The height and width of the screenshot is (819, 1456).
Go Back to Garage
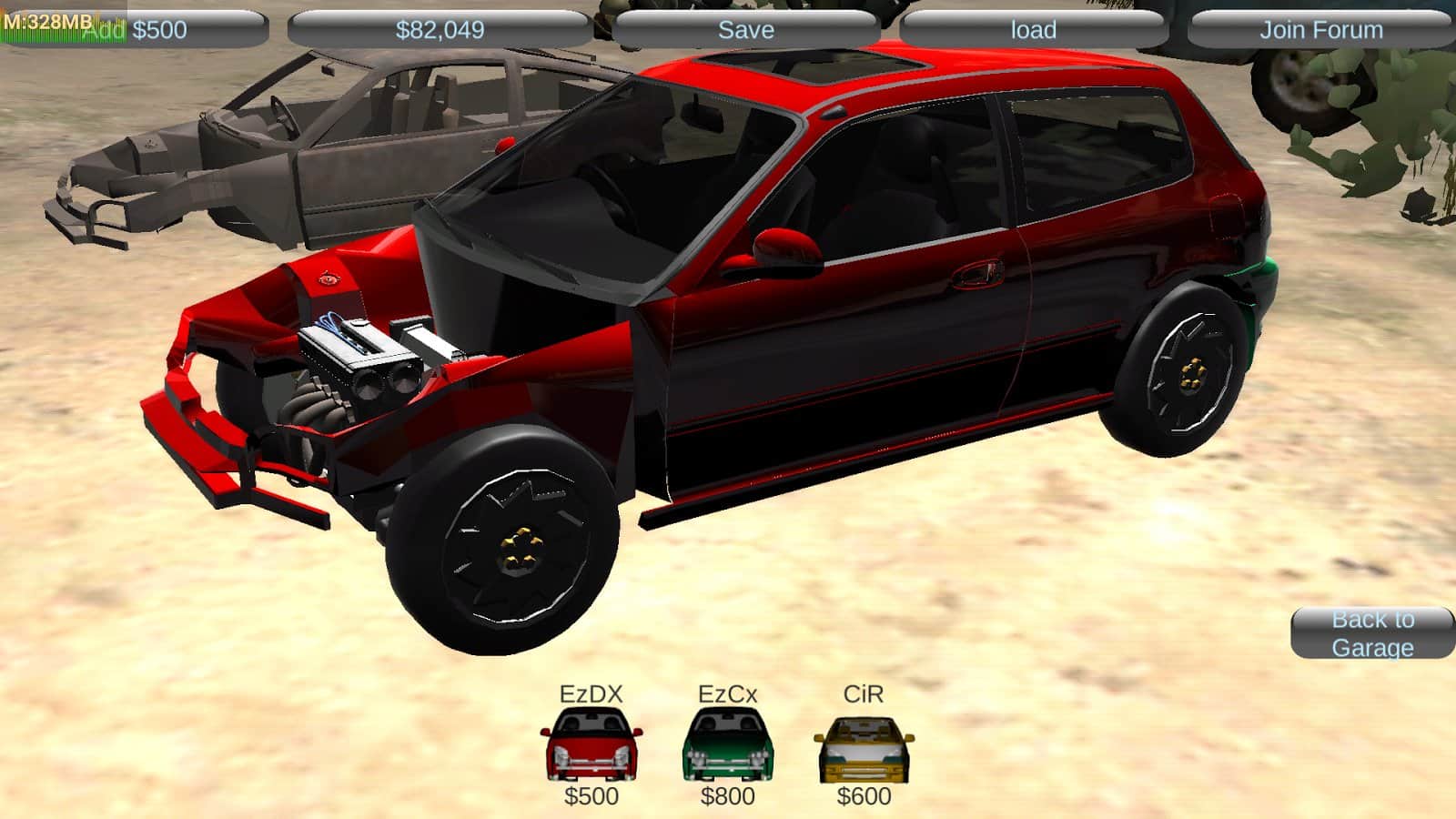[x=1372, y=632]
